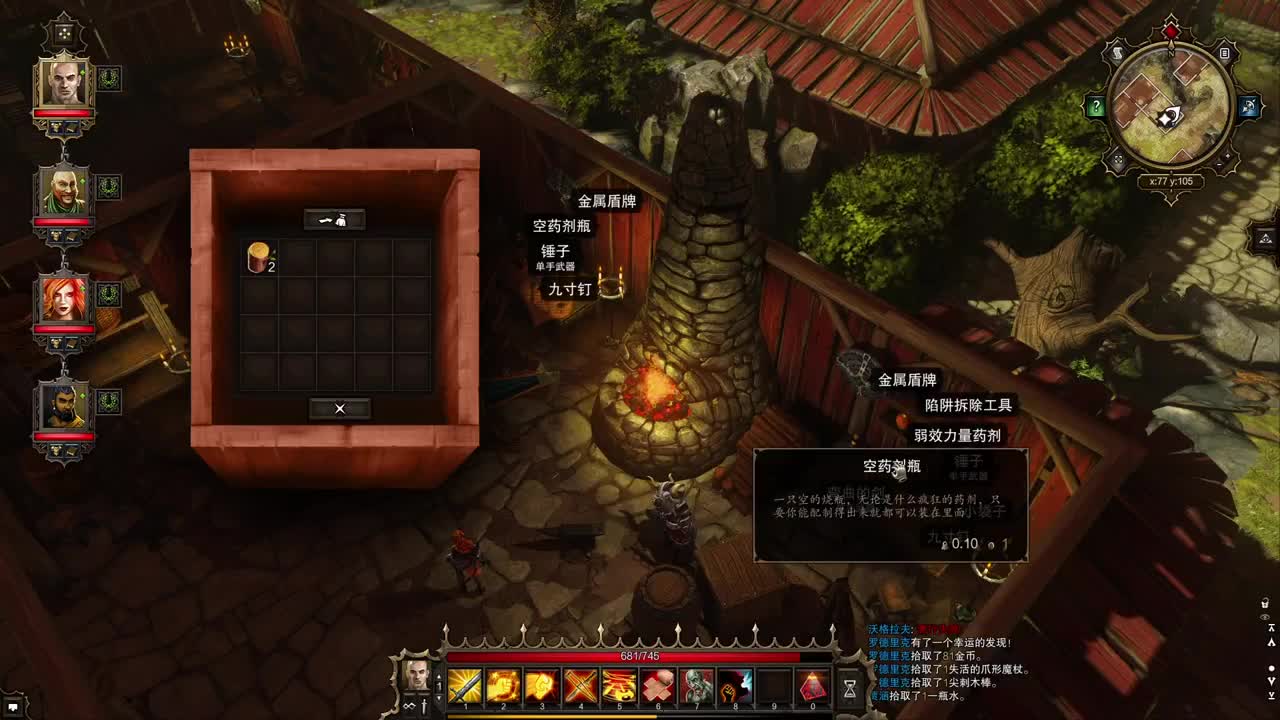Toggle fullscreen map via the minimap expand icon
The height and width of the screenshot is (720, 1280).
point(1119,159)
